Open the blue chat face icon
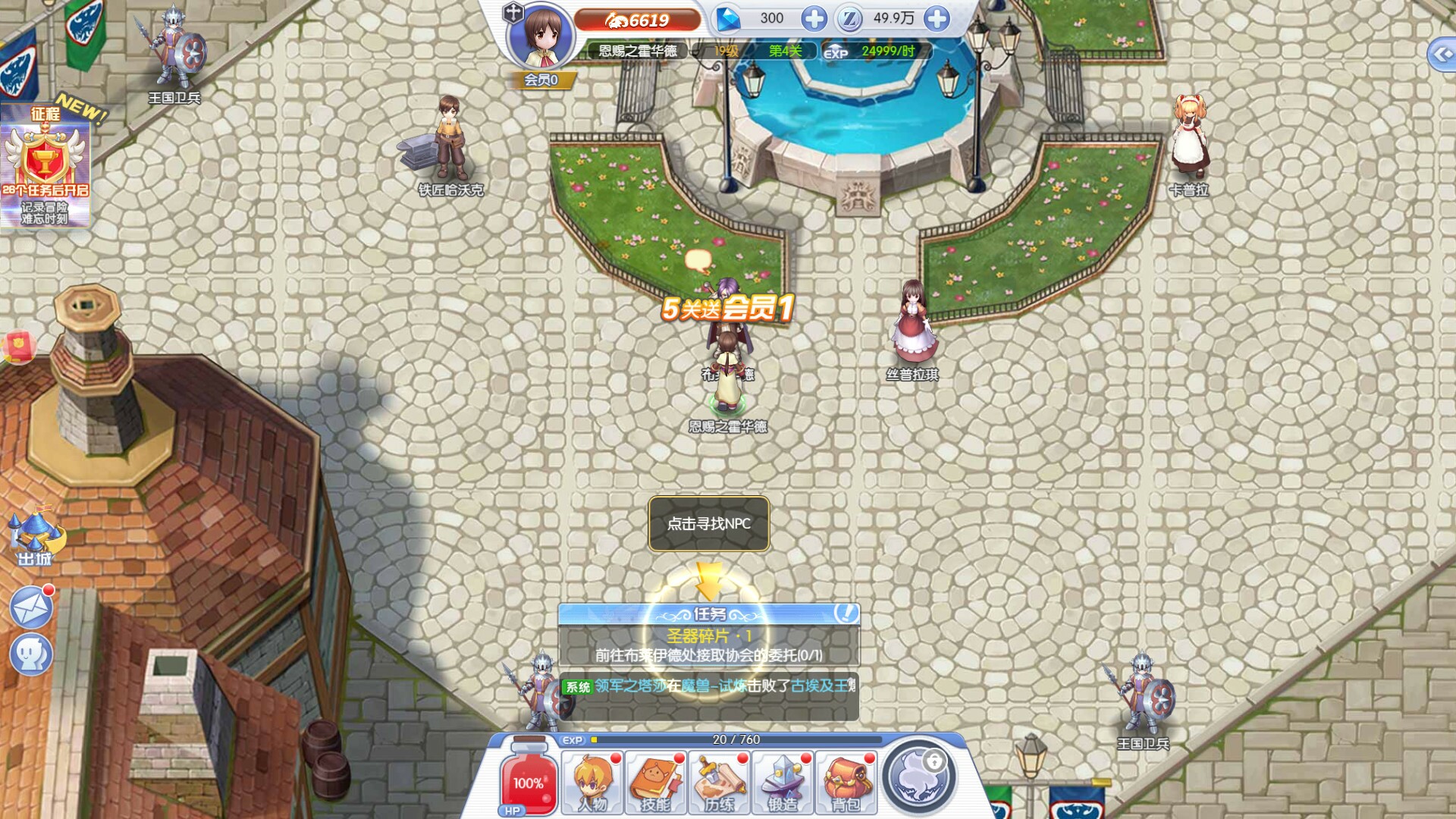 point(32,654)
